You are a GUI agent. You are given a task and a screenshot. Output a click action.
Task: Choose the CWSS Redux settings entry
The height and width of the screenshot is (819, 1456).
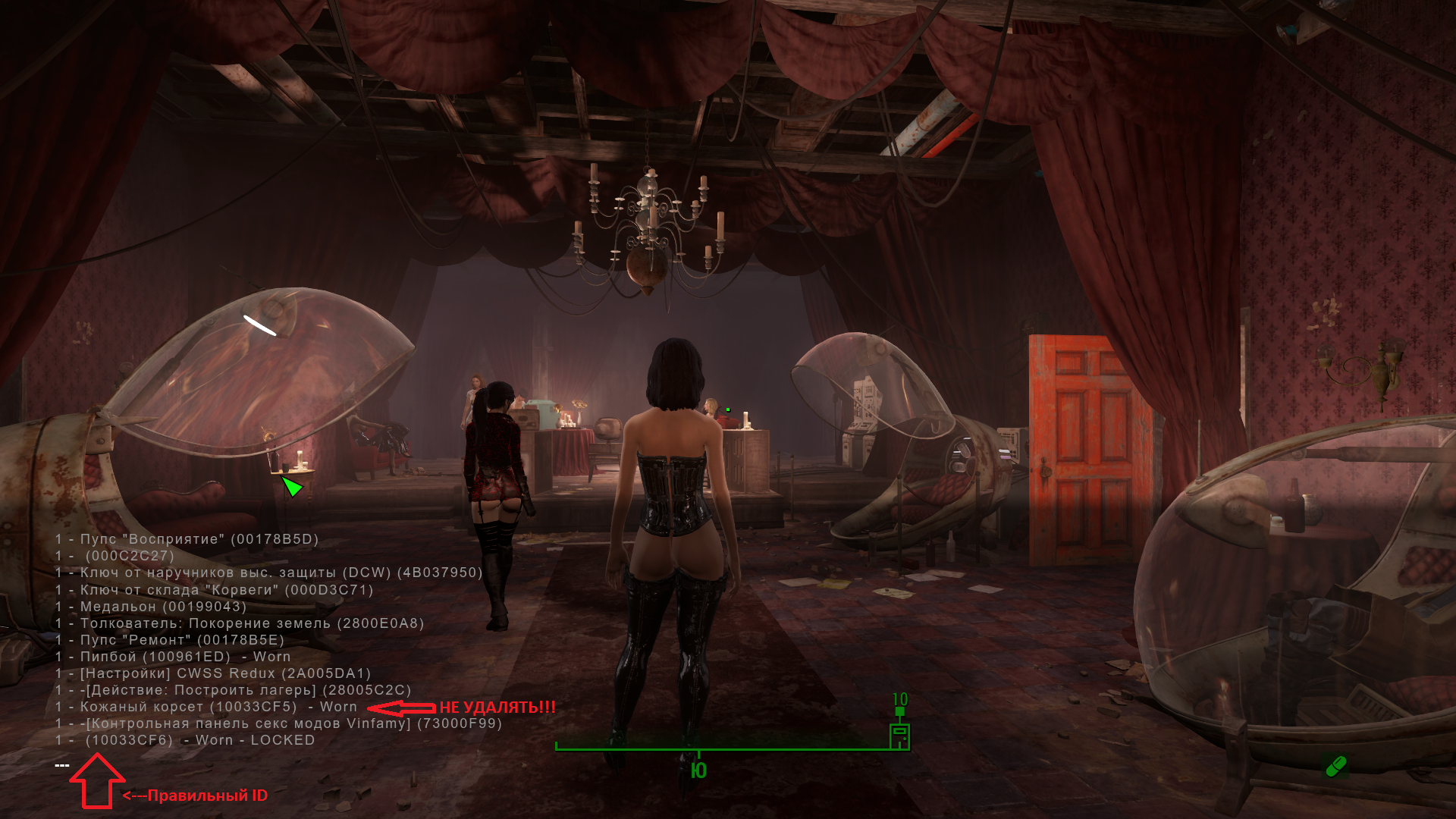[x=213, y=673]
